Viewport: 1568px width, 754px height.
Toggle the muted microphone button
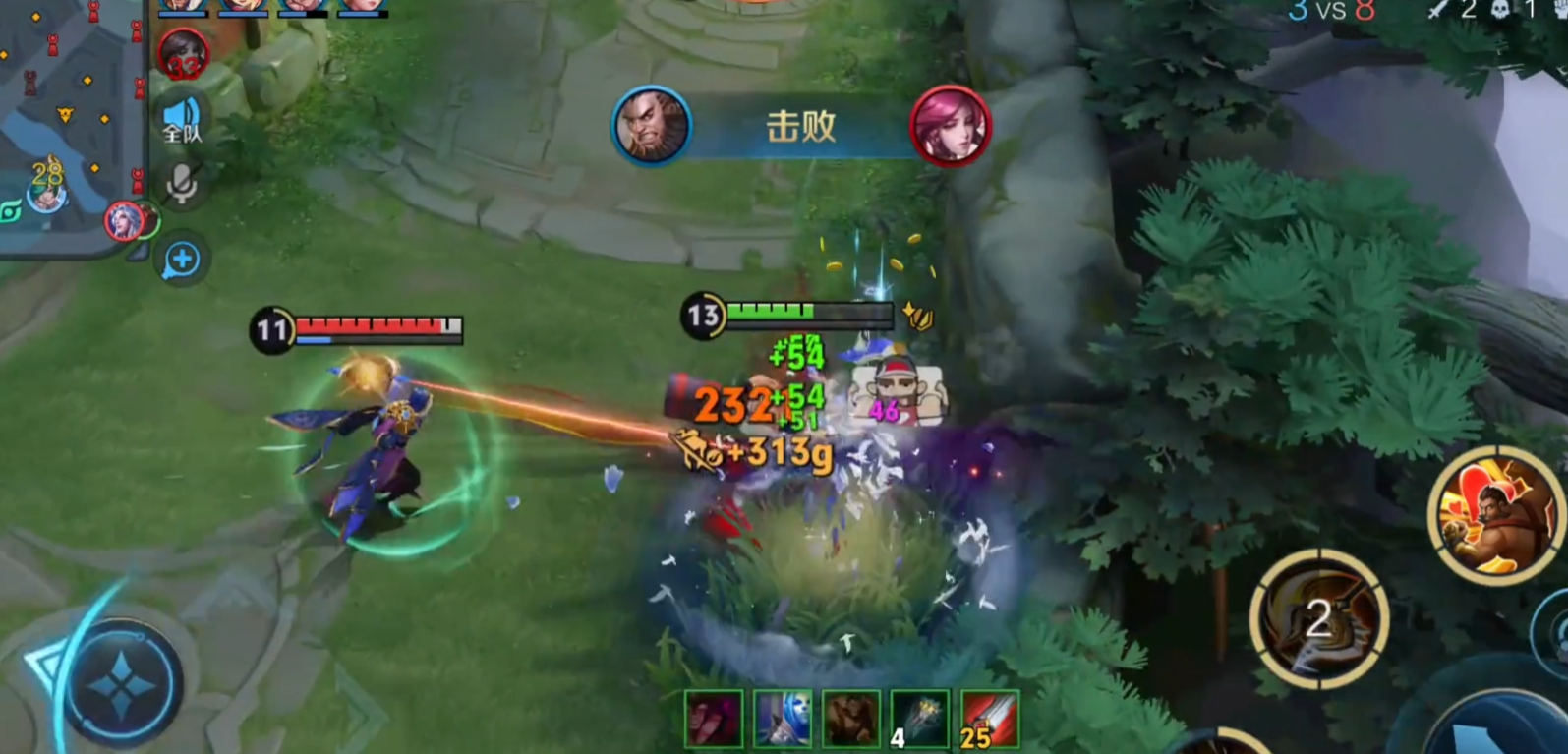[x=182, y=183]
